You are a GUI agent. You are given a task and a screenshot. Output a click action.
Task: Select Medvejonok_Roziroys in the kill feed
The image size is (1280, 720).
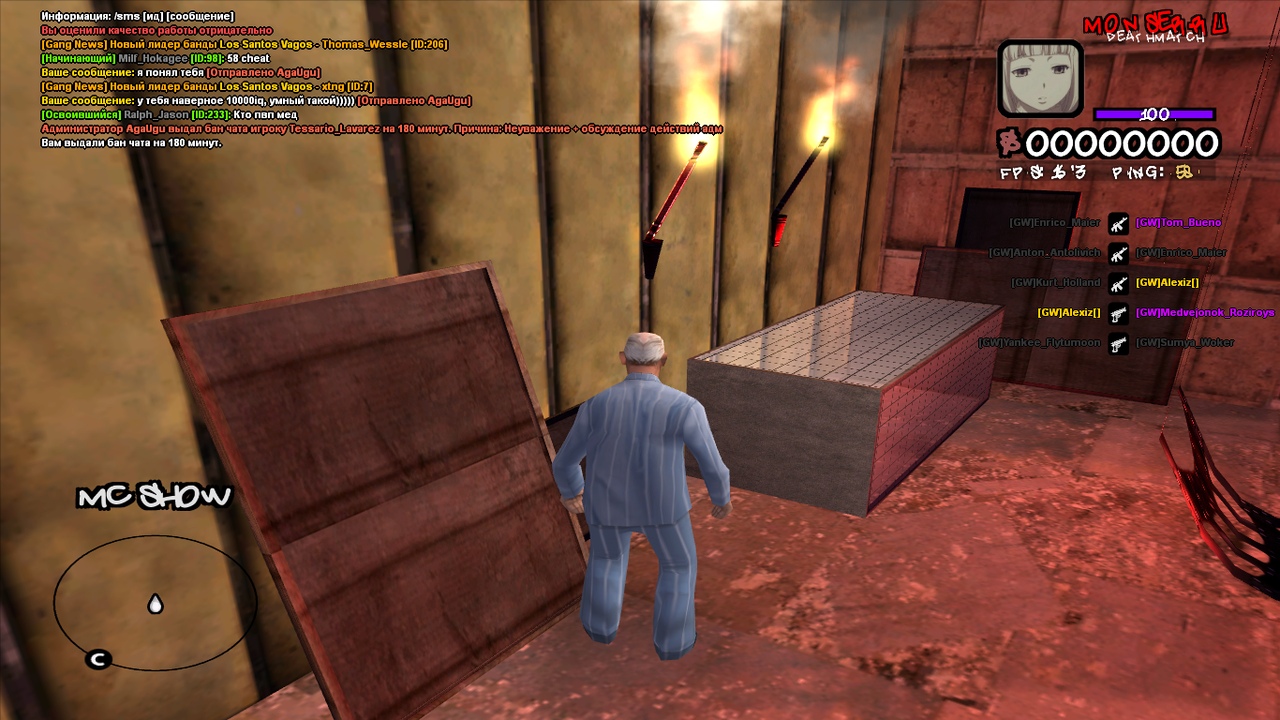(1204, 313)
